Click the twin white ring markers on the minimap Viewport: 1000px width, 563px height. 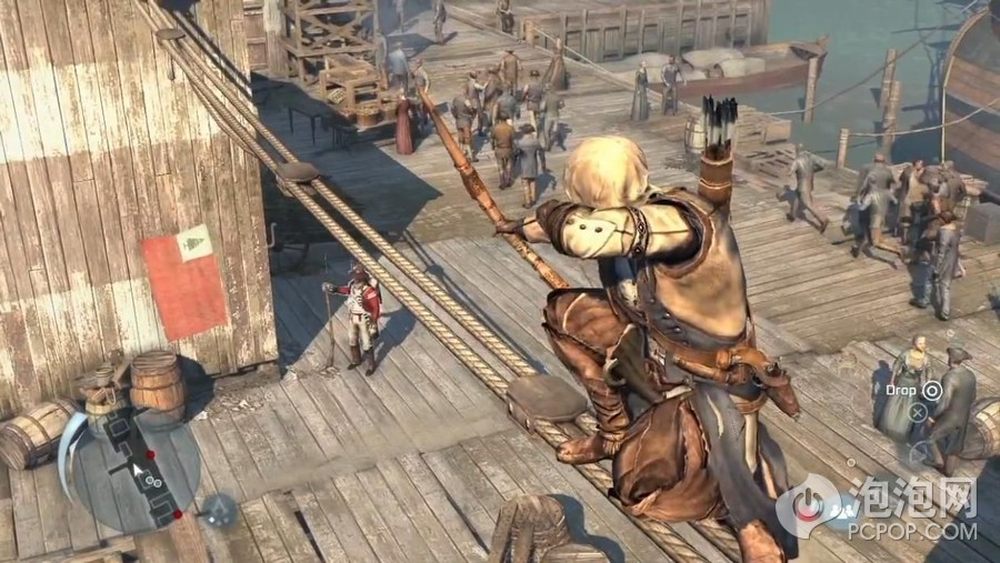pyautogui.click(x=153, y=482)
